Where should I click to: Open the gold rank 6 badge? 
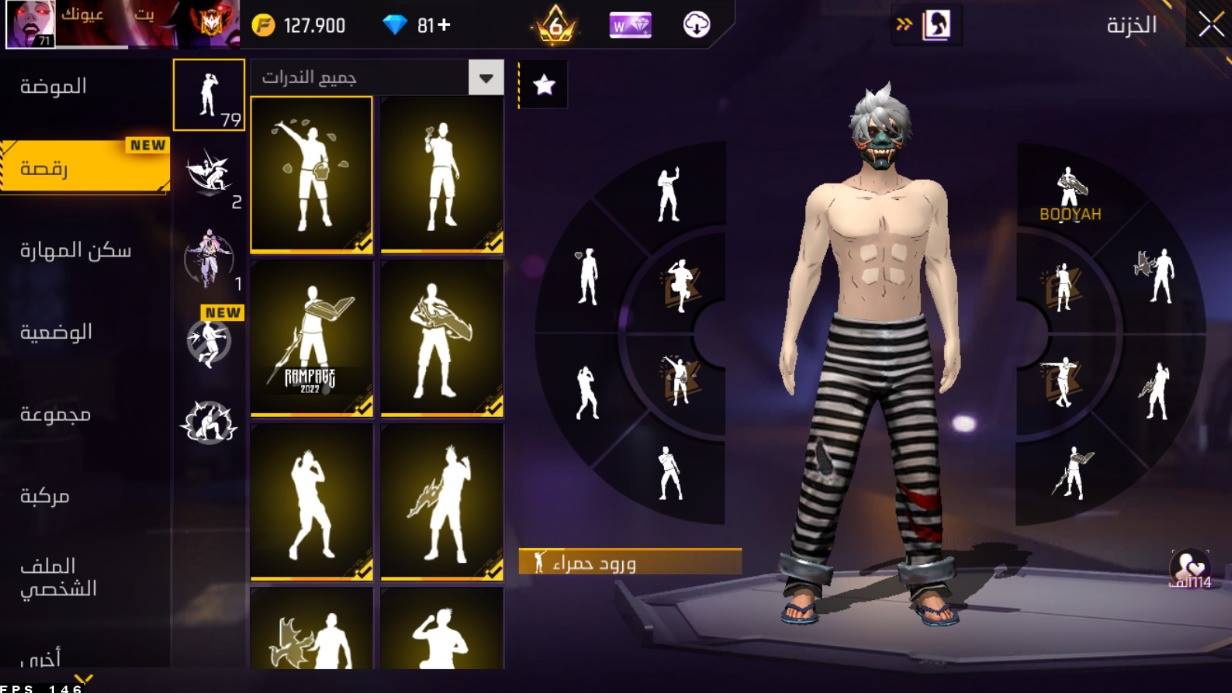[x=555, y=25]
